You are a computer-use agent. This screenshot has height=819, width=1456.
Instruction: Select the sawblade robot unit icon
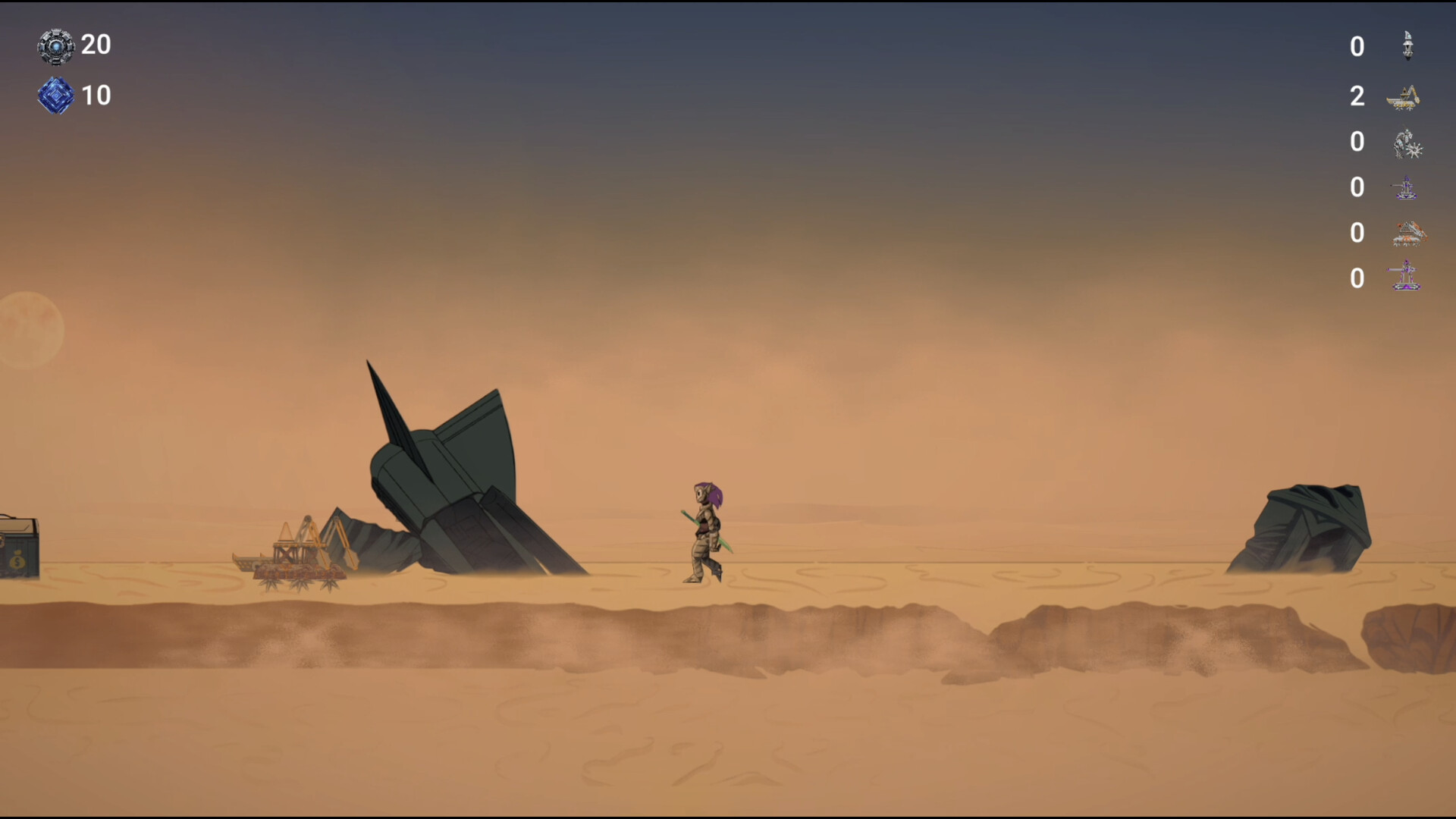pyautogui.click(x=1407, y=144)
